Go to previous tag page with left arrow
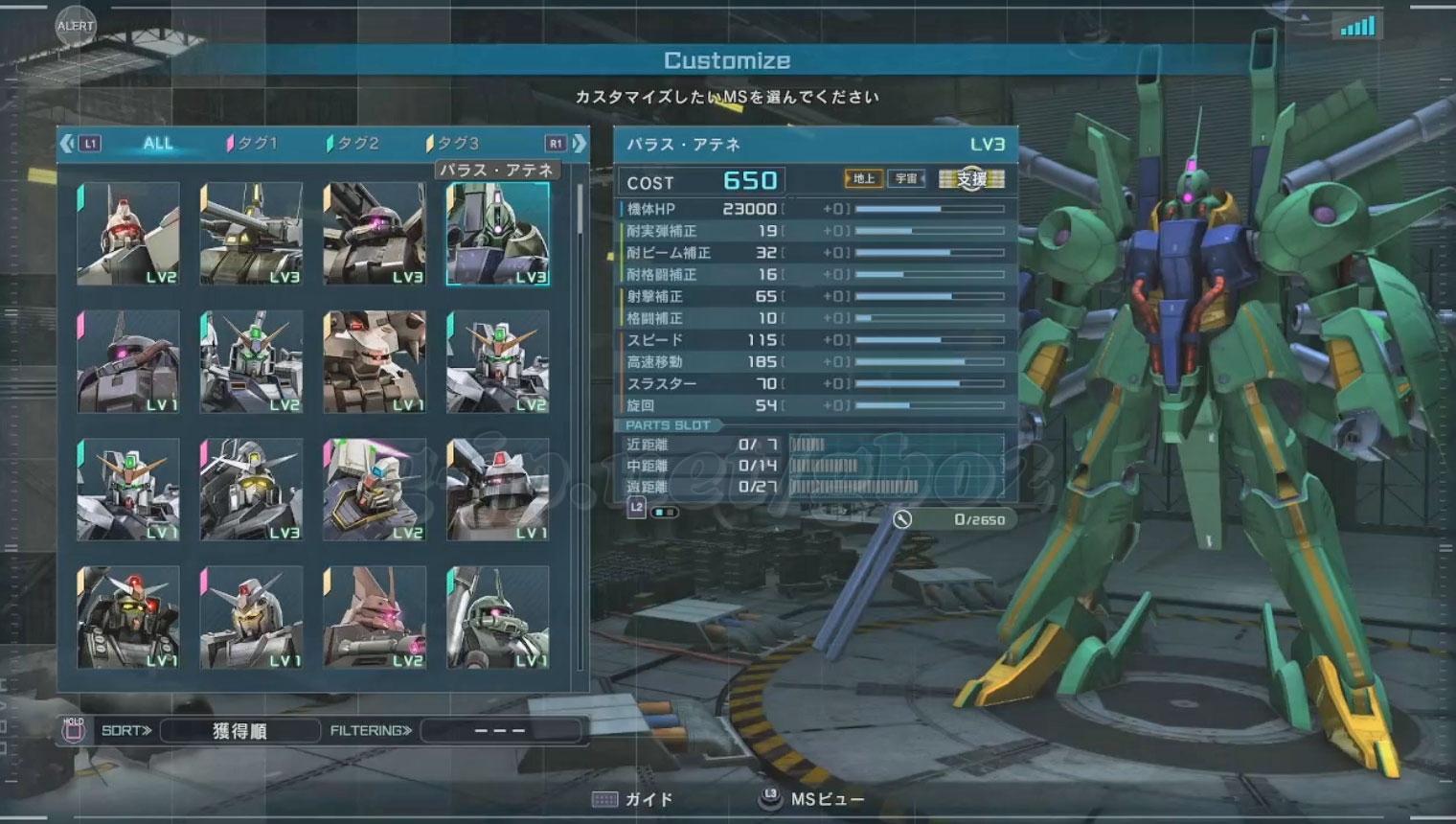 (67, 144)
